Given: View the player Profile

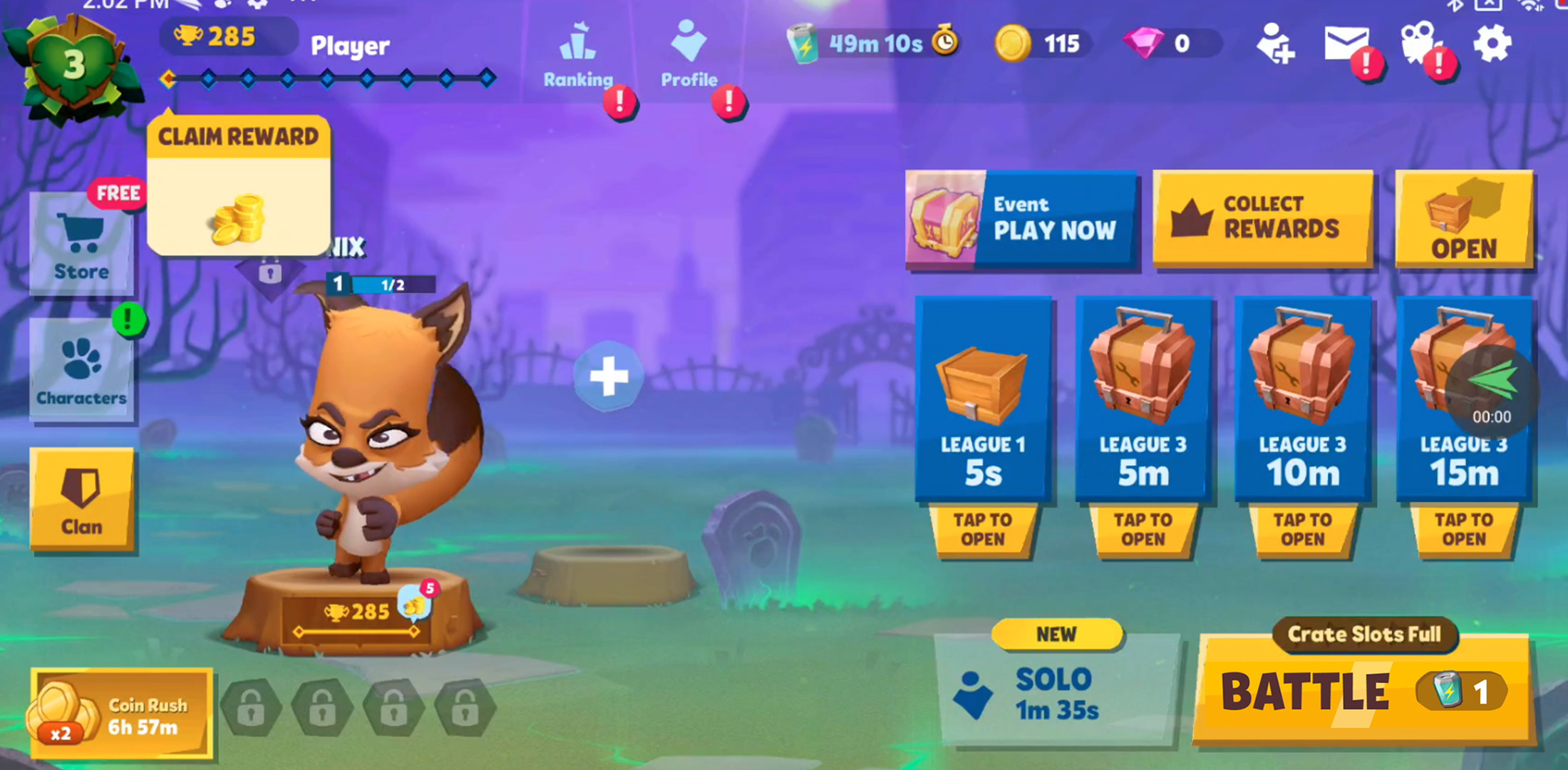Looking at the screenshot, I should click(x=688, y=57).
